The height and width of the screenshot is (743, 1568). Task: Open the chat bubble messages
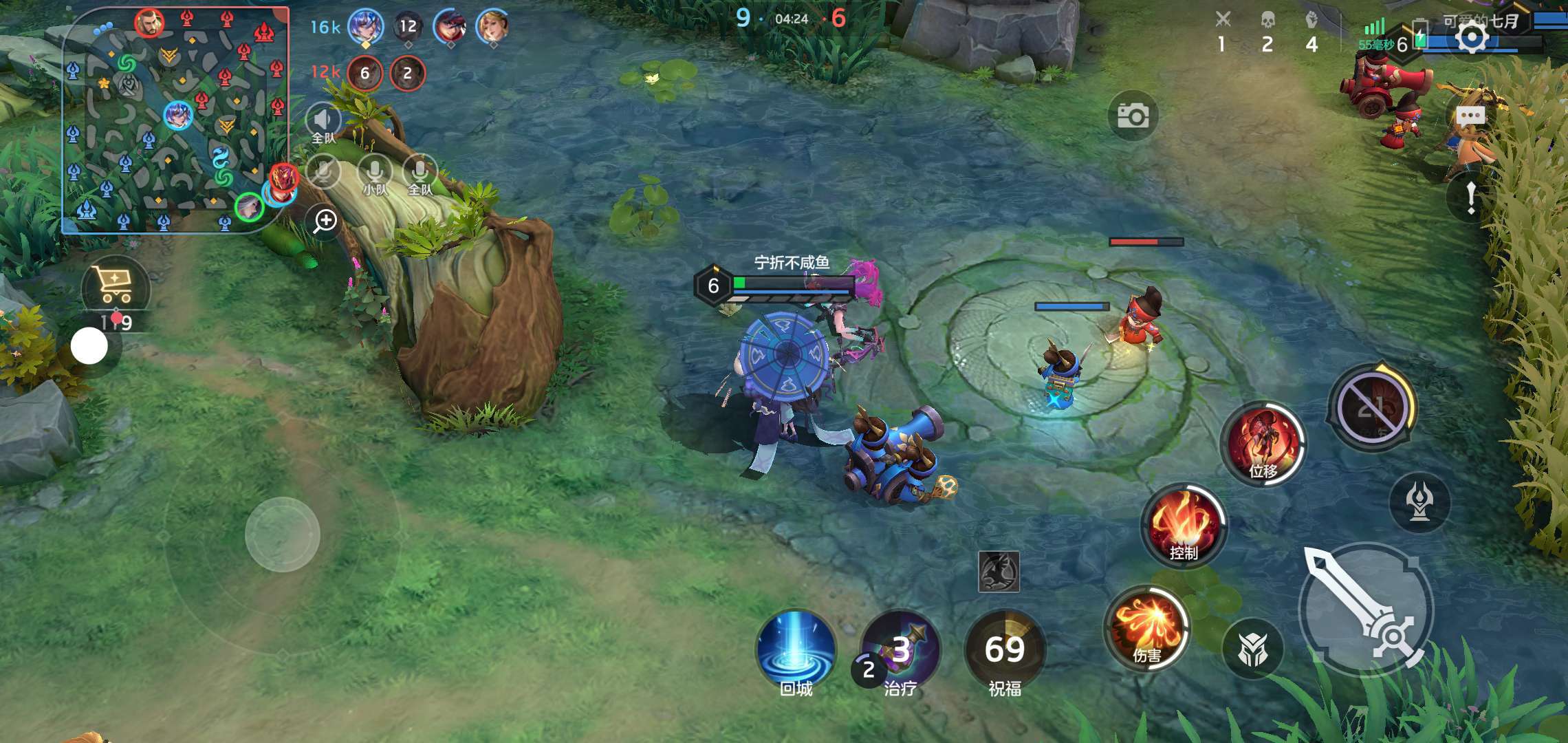tap(1470, 116)
